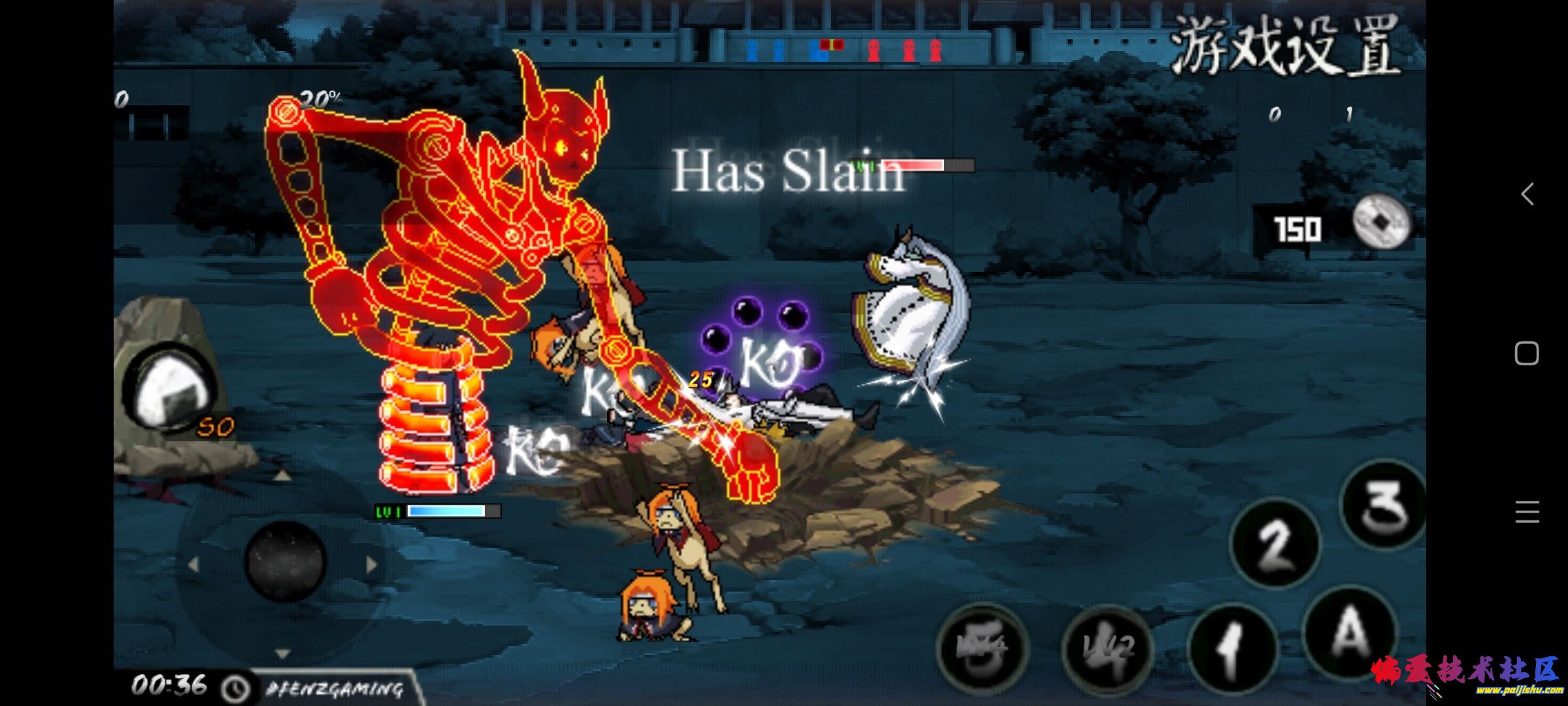Tap the silver coin shop icon
Screen dimensions: 1568x706
(x=1380, y=223)
